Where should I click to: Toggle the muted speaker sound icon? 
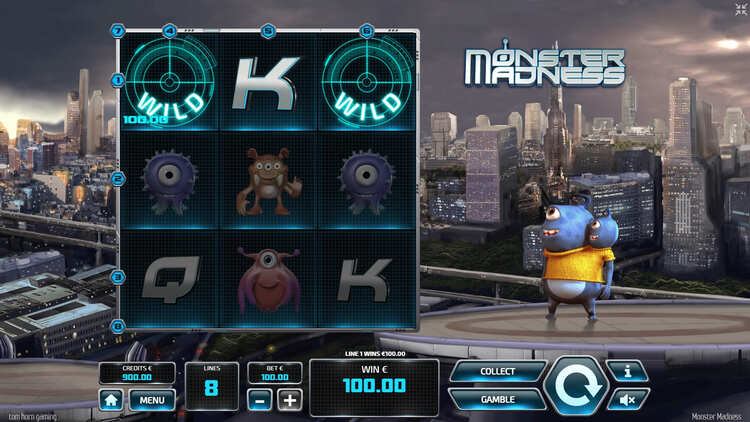[x=629, y=399]
